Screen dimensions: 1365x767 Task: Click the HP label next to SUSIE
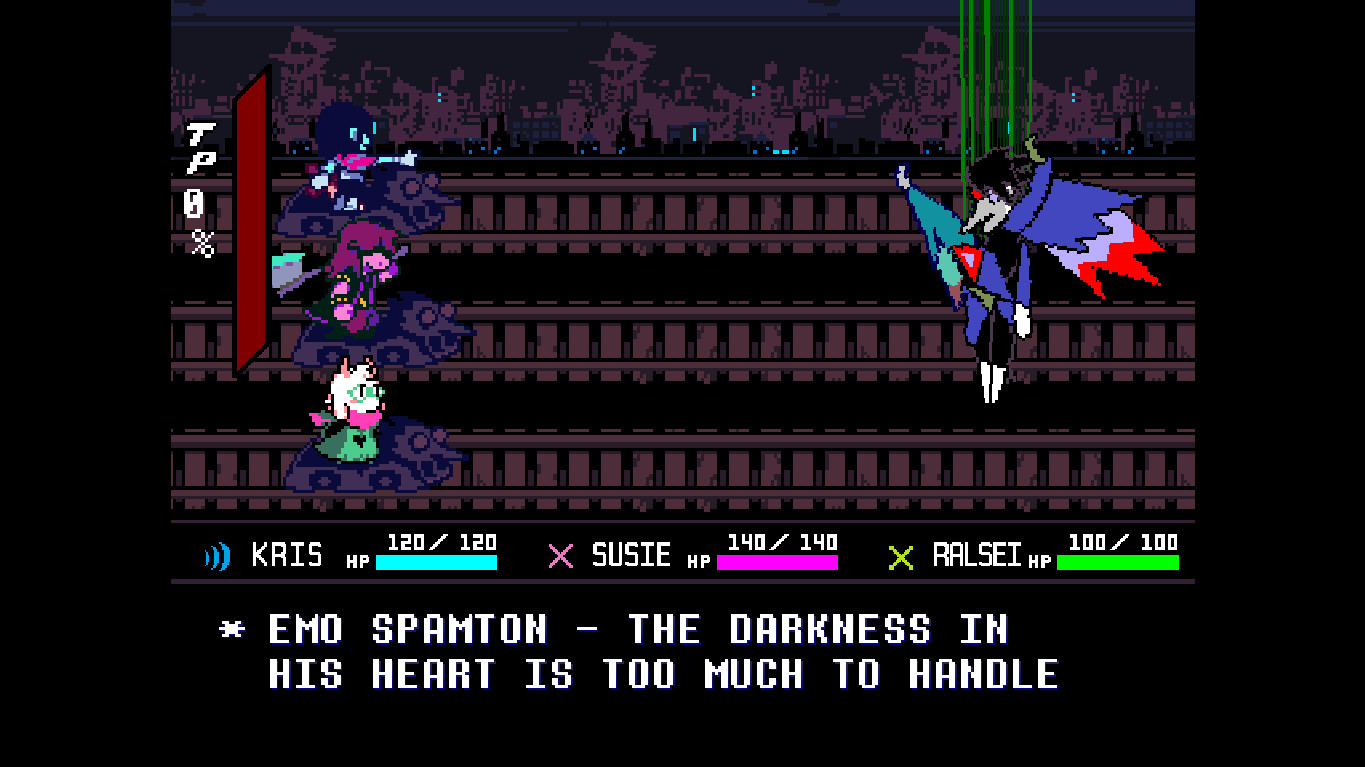pyautogui.click(x=700, y=560)
